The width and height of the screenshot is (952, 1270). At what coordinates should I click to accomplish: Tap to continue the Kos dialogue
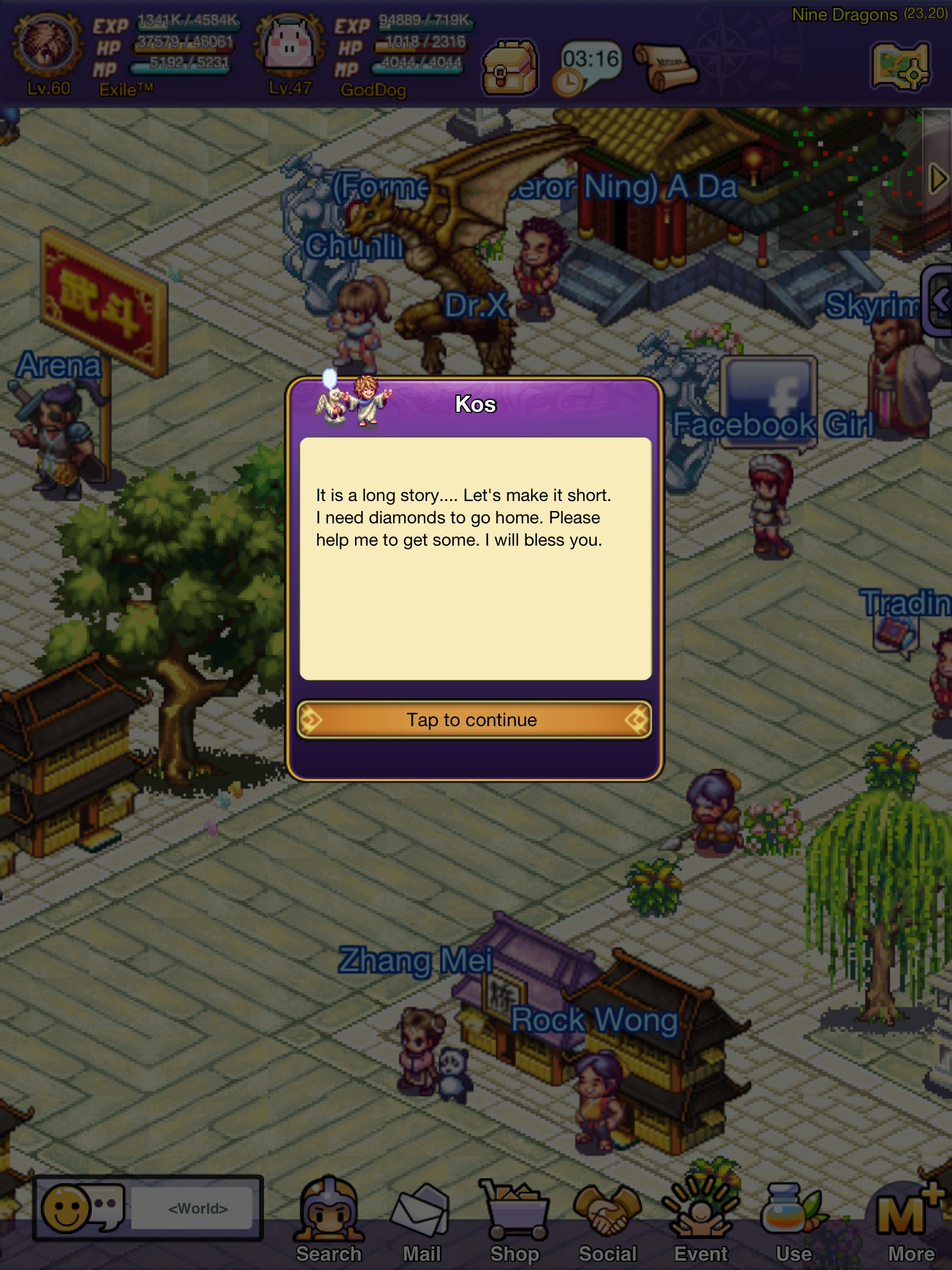(474, 720)
